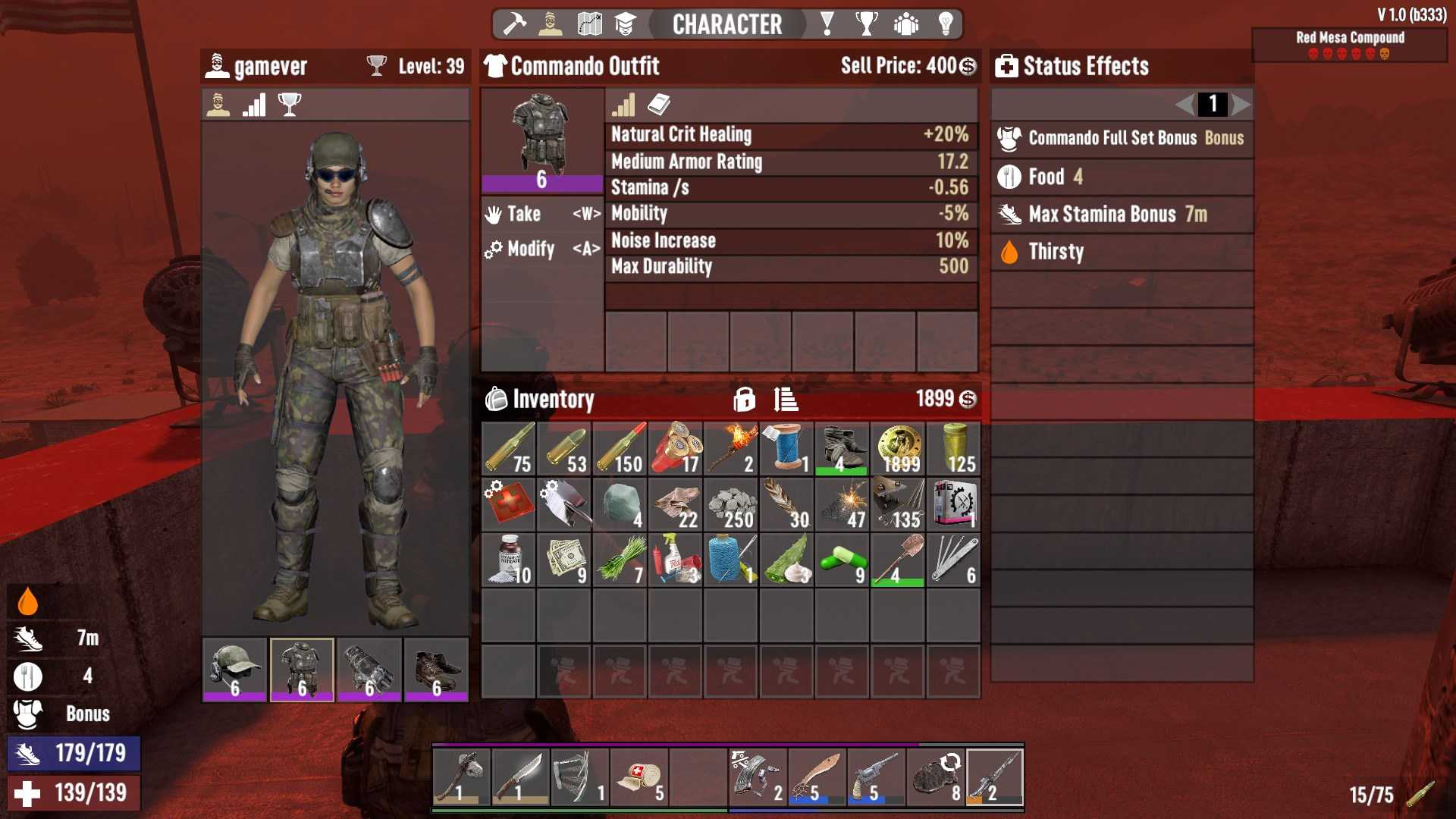Select the equipped commando helmet slot
This screenshot has height=819, width=1456.
[234, 669]
